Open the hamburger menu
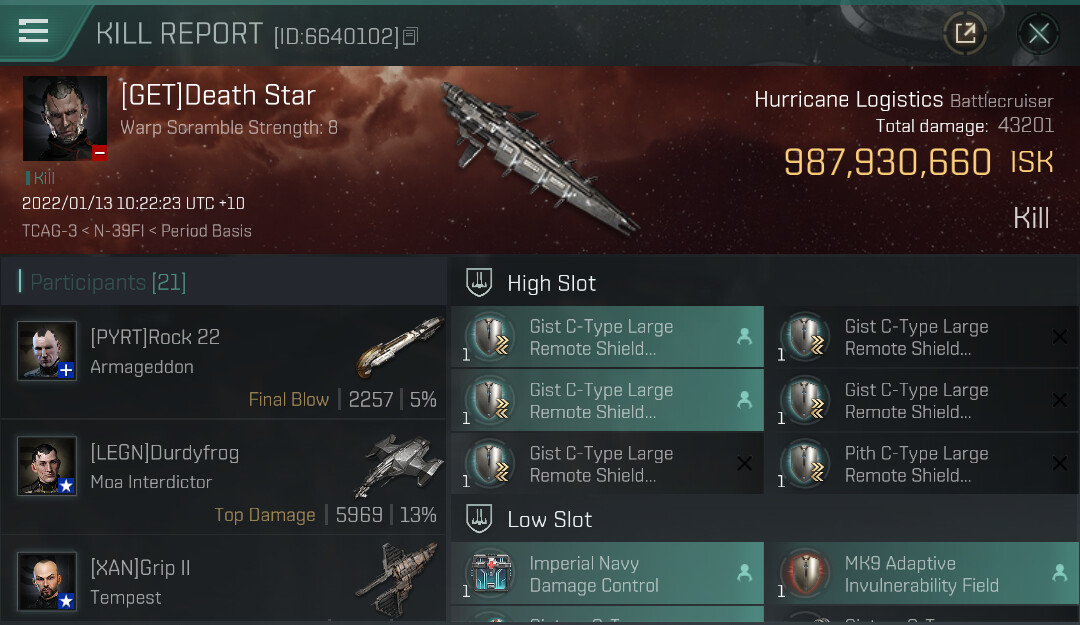1080x625 pixels. (34, 32)
